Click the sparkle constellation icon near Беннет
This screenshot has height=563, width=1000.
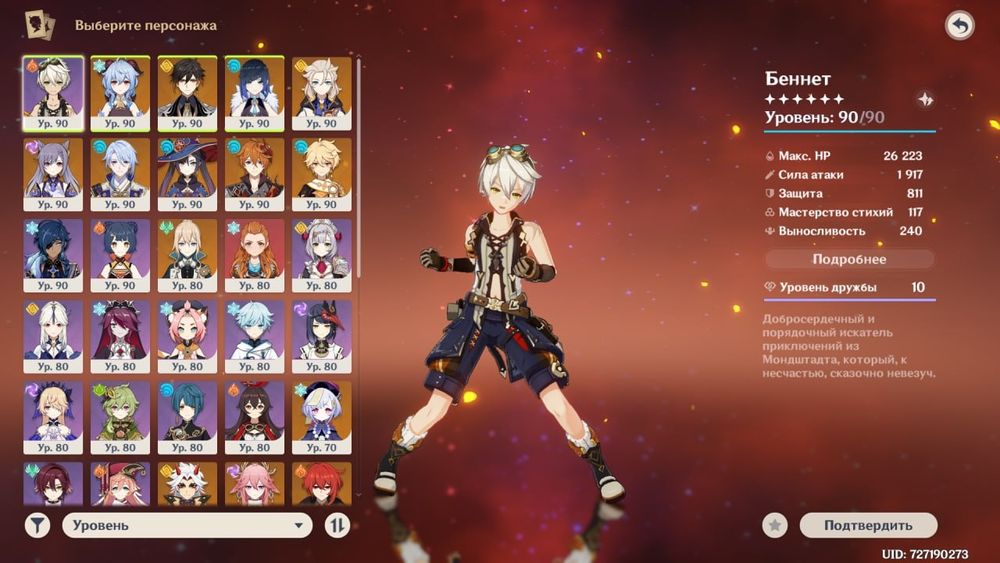[925, 99]
